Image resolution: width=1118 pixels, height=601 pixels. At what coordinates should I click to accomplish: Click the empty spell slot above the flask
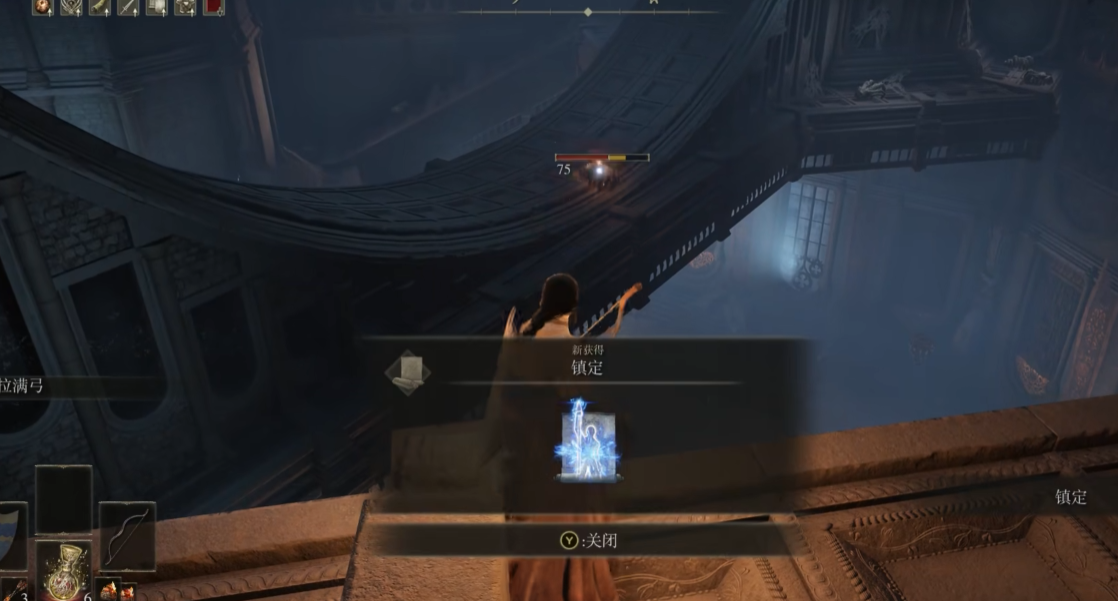[x=64, y=500]
